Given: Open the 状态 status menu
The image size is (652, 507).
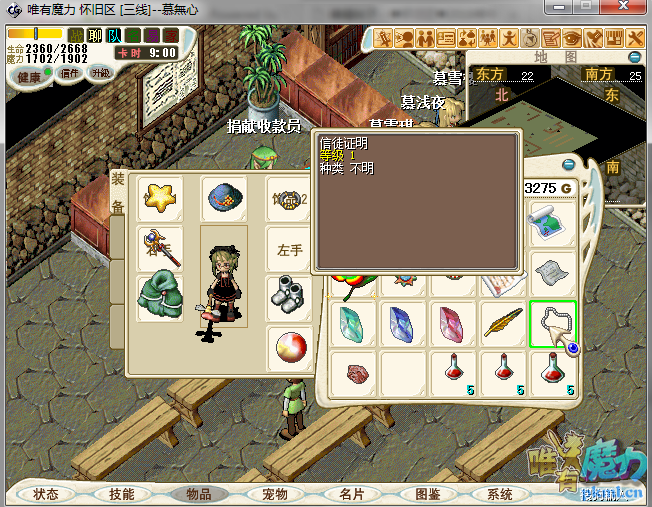Looking at the screenshot, I should (x=46, y=494).
